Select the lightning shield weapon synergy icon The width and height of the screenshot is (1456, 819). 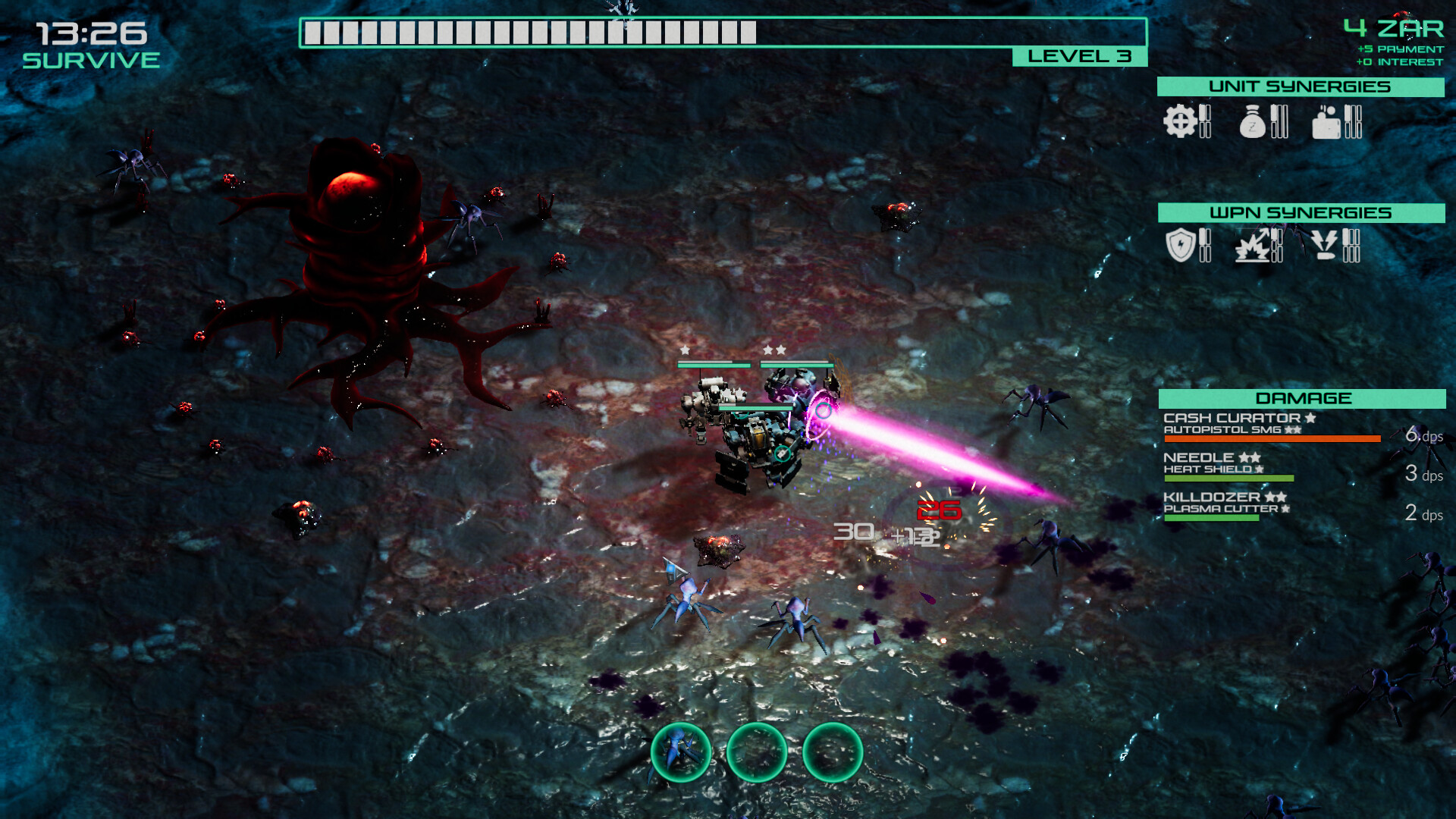[1180, 245]
